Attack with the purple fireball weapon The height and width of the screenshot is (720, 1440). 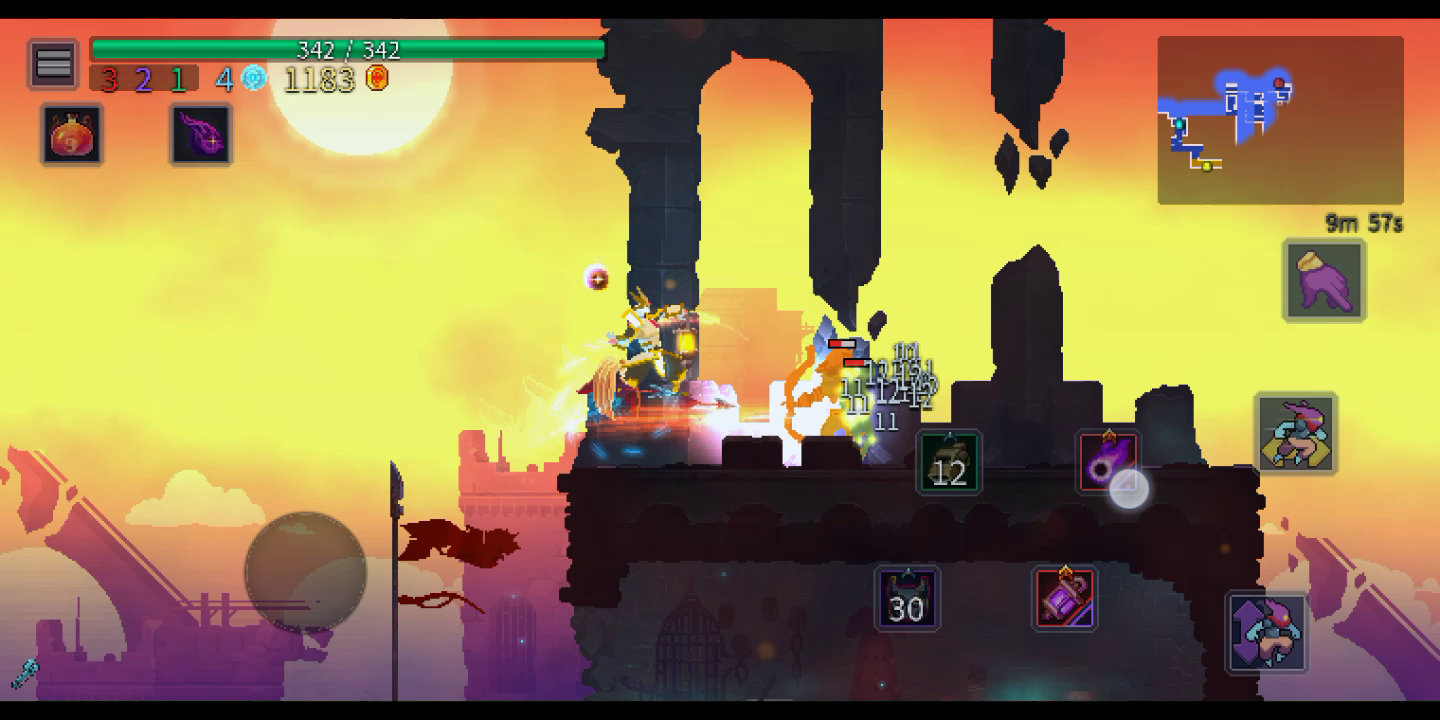pyautogui.click(x=1108, y=461)
